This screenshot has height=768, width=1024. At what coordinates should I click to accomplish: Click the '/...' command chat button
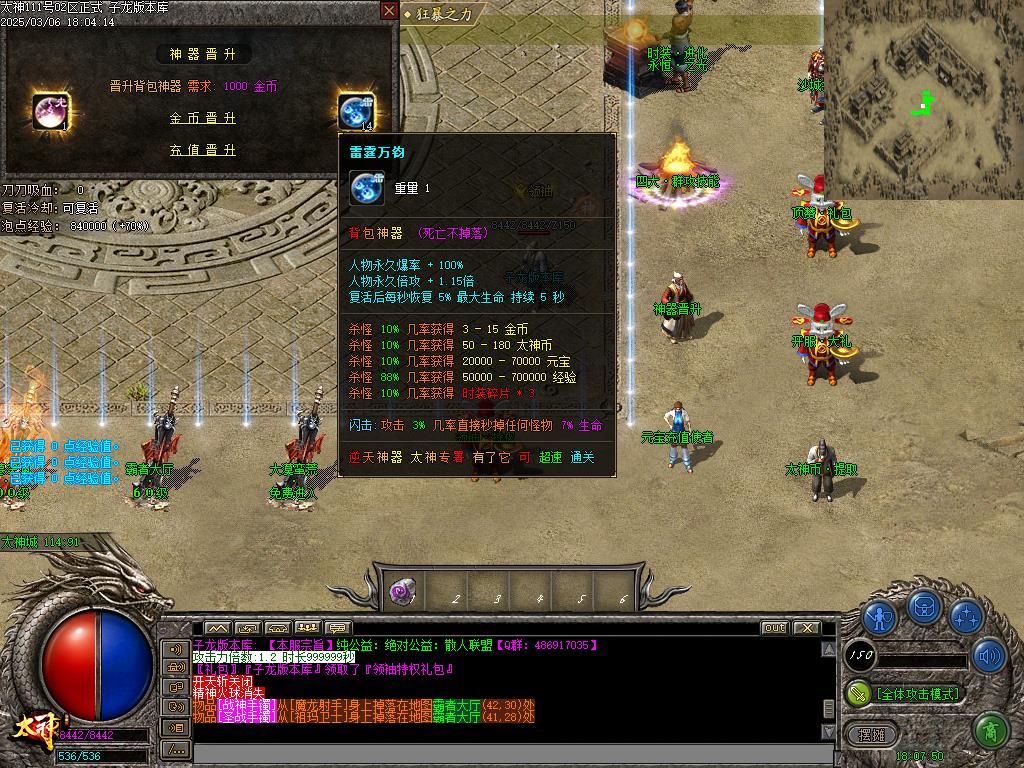click(x=176, y=748)
